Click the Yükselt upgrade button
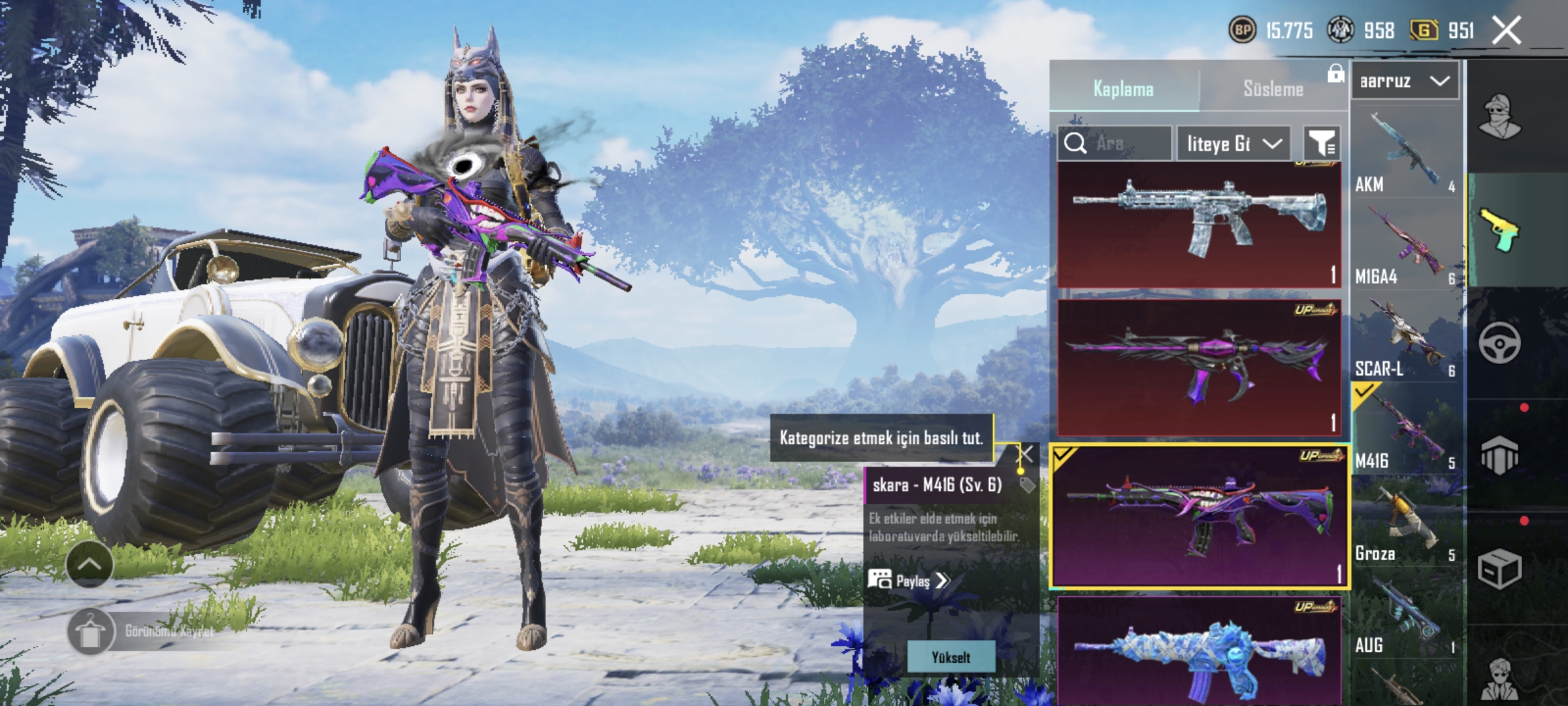Viewport: 1568px width, 706px height. tap(951, 657)
